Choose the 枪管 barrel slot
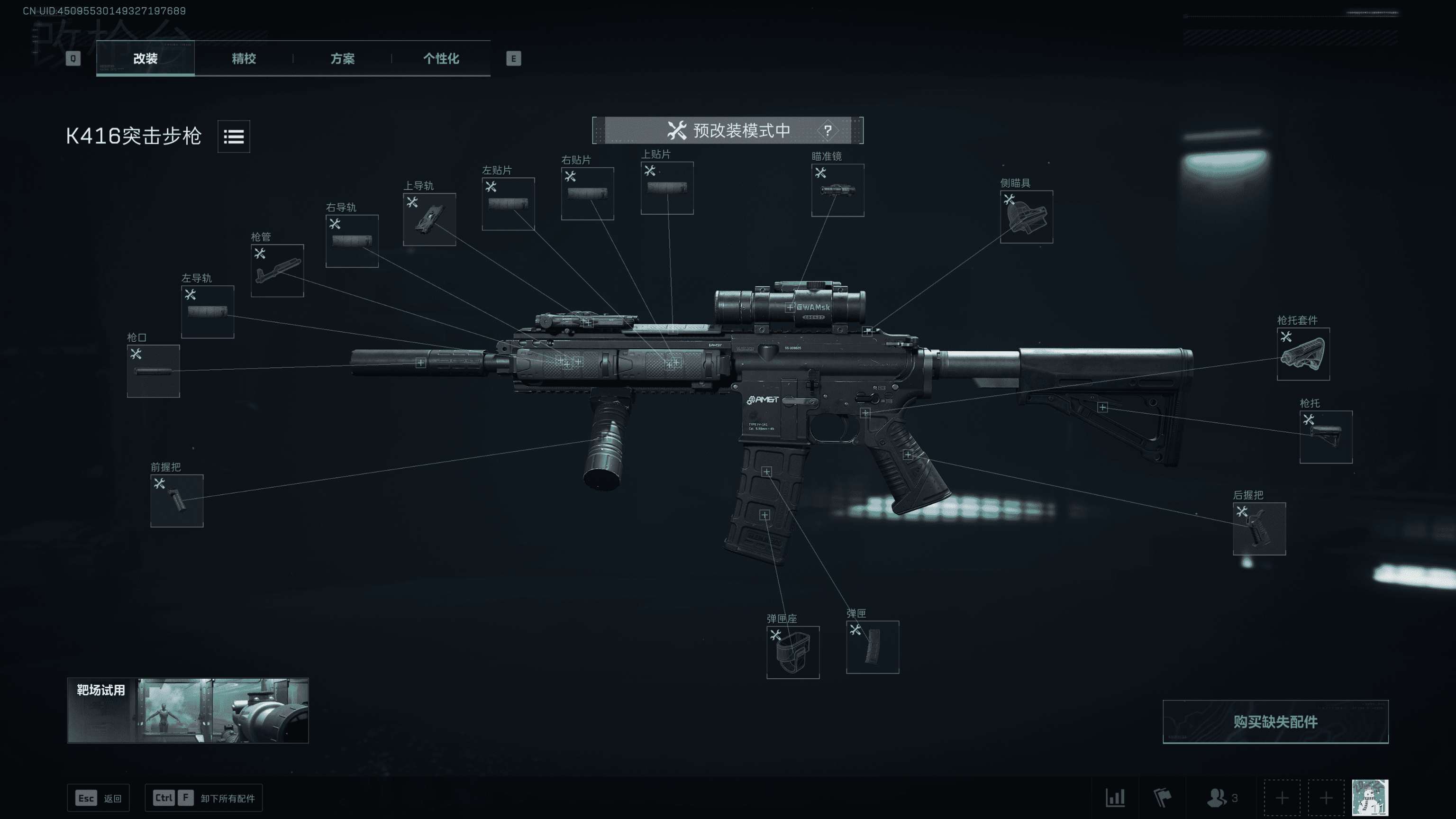Viewport: 1456px width, 819px height. pos(277,270)
